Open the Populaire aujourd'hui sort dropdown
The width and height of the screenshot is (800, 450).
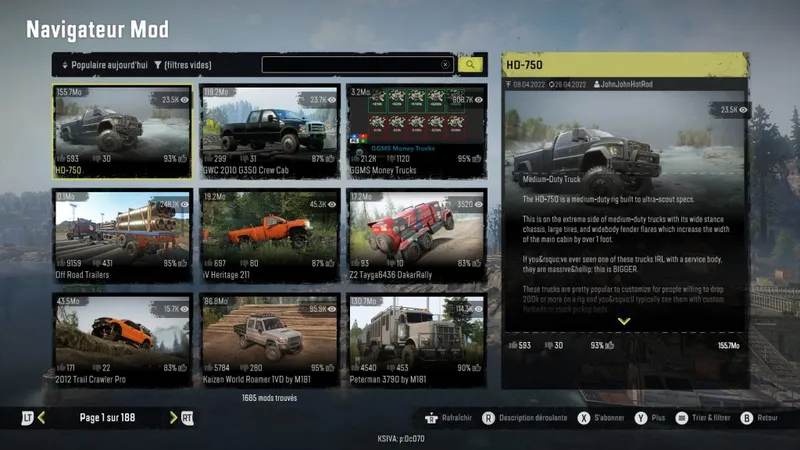pos(105,65)
